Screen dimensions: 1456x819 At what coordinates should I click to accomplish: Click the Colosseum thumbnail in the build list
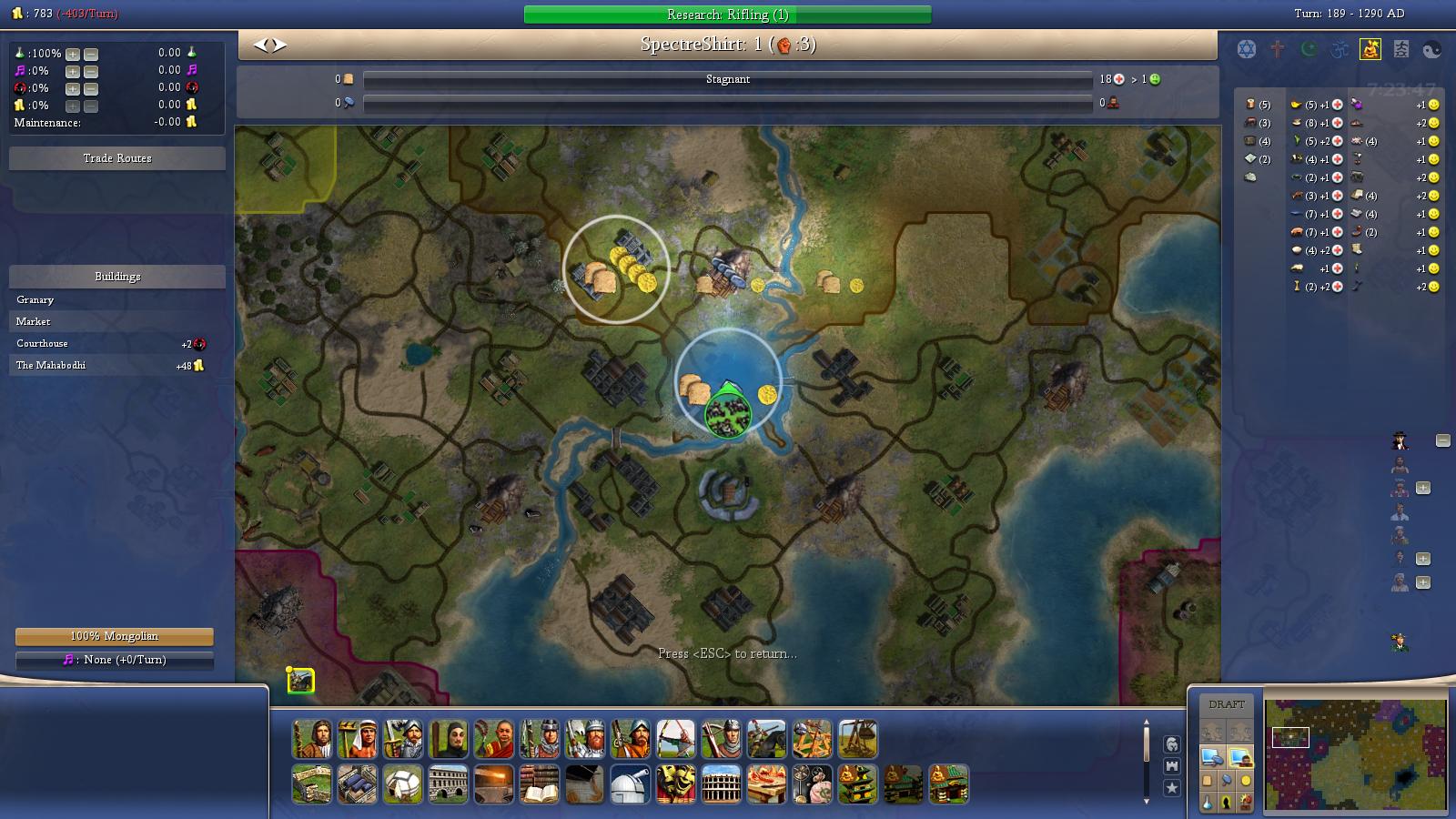[x=720, y=784]
